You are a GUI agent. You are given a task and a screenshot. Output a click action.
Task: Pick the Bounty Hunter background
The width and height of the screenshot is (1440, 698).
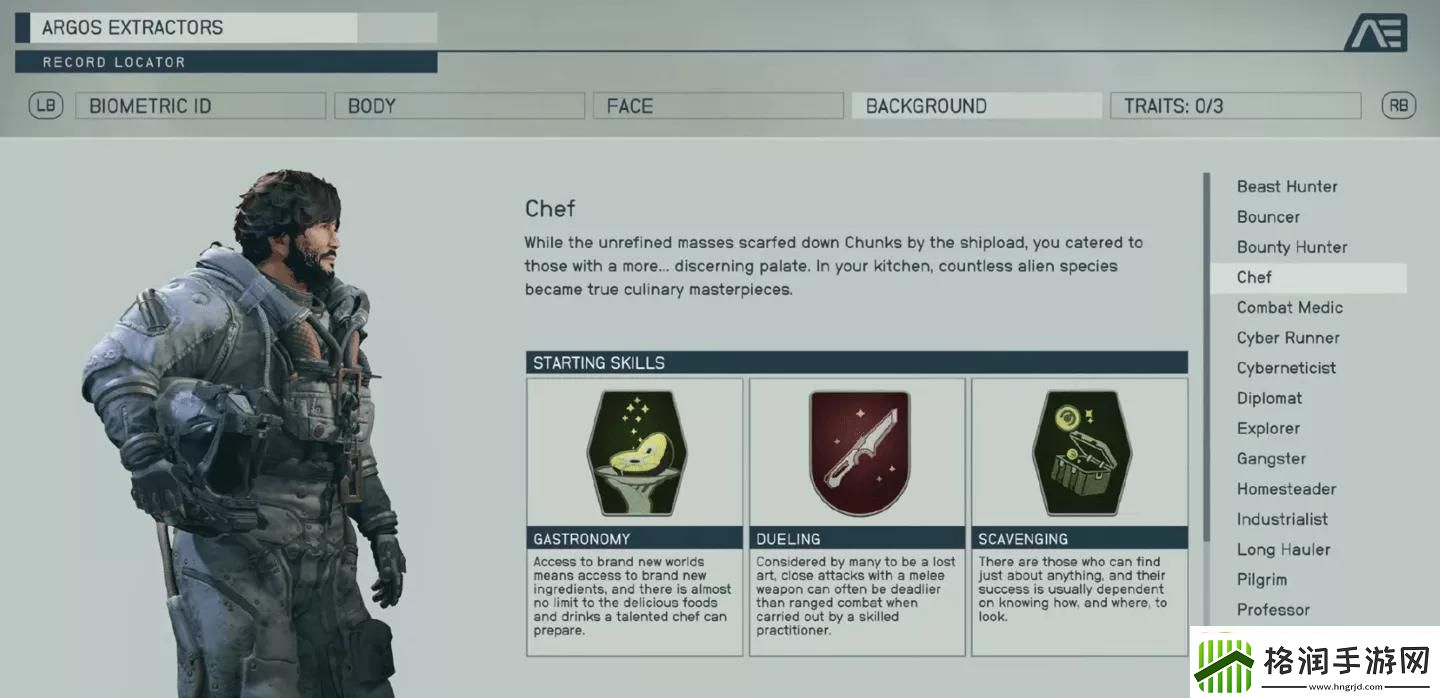(x=1292, y=247)
